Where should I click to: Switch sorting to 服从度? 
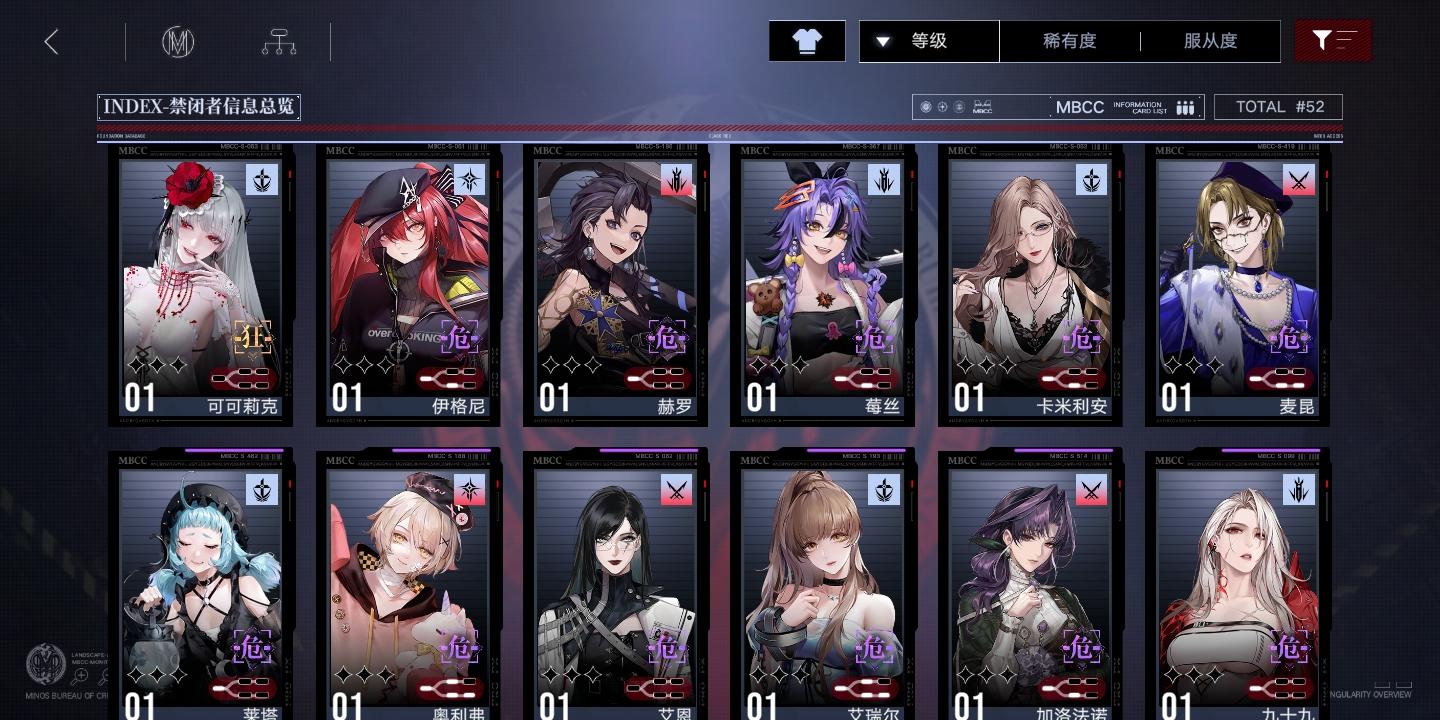point(1210,41)
